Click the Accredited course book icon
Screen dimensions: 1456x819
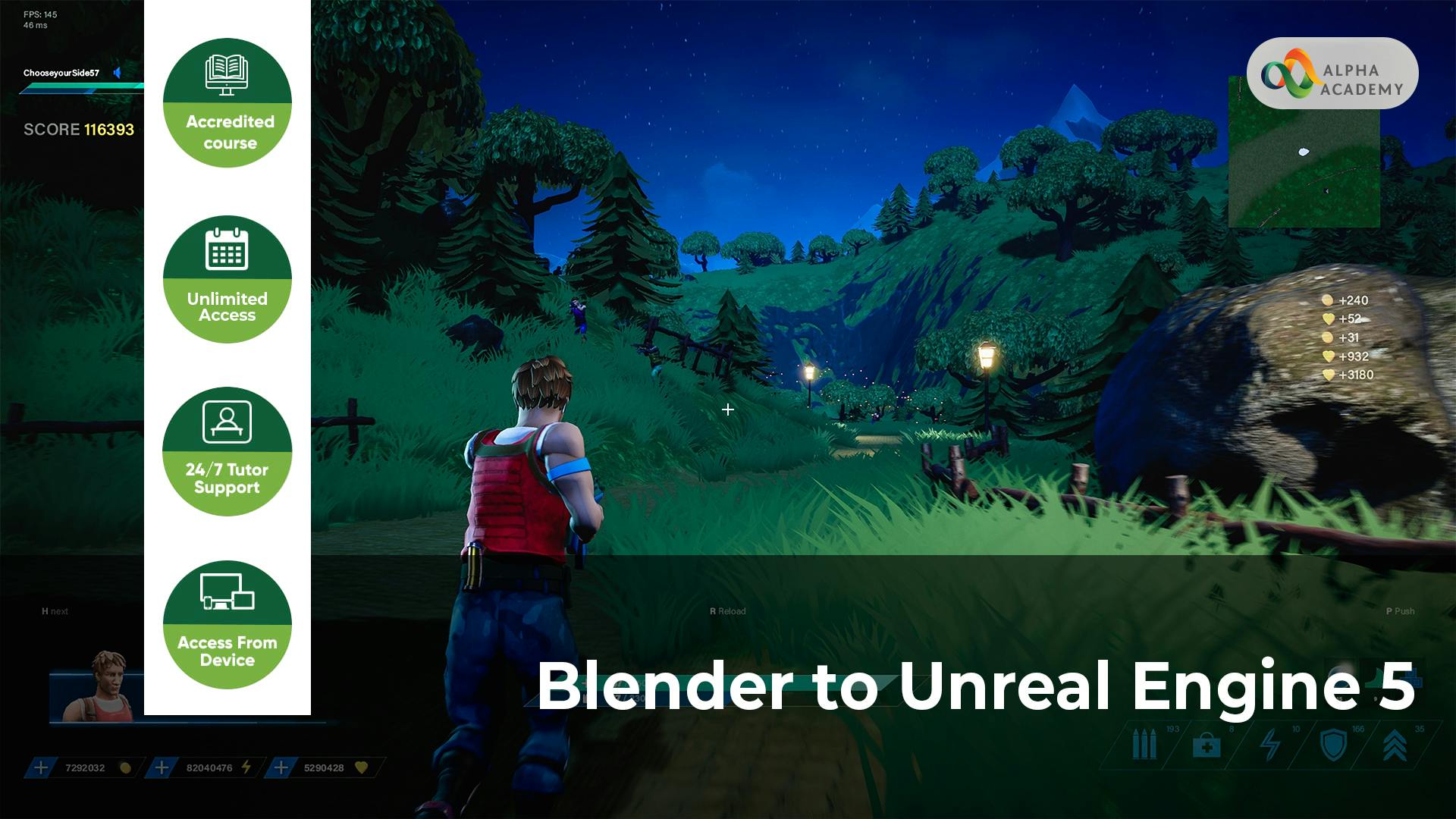point(227,74)
